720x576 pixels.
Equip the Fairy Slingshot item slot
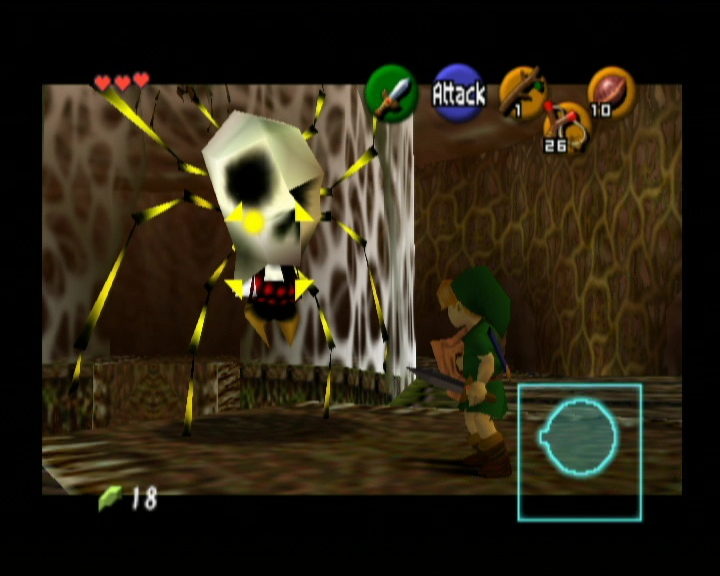[x=566, y=128]
